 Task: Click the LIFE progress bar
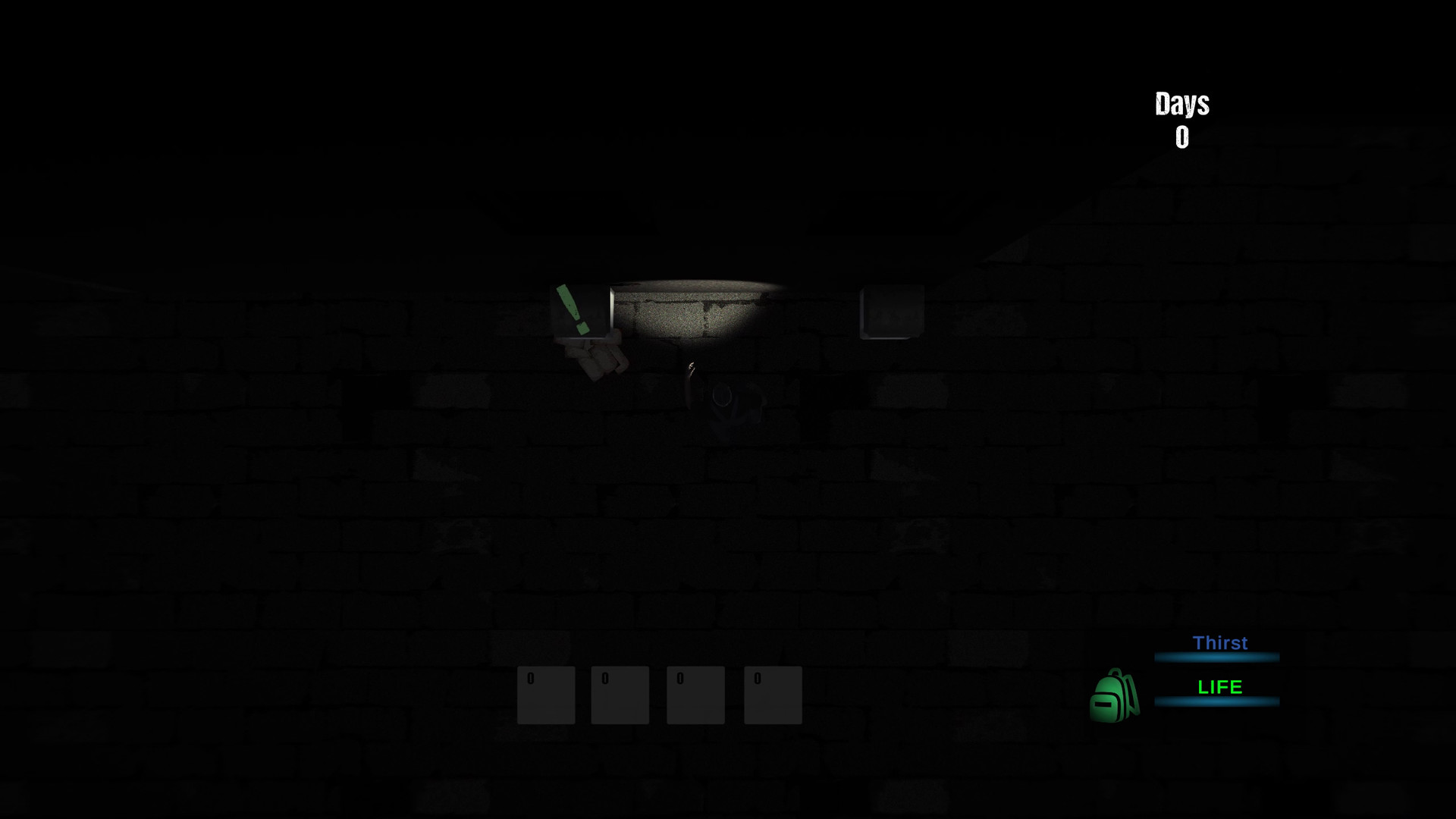[x=1217, y=701]
